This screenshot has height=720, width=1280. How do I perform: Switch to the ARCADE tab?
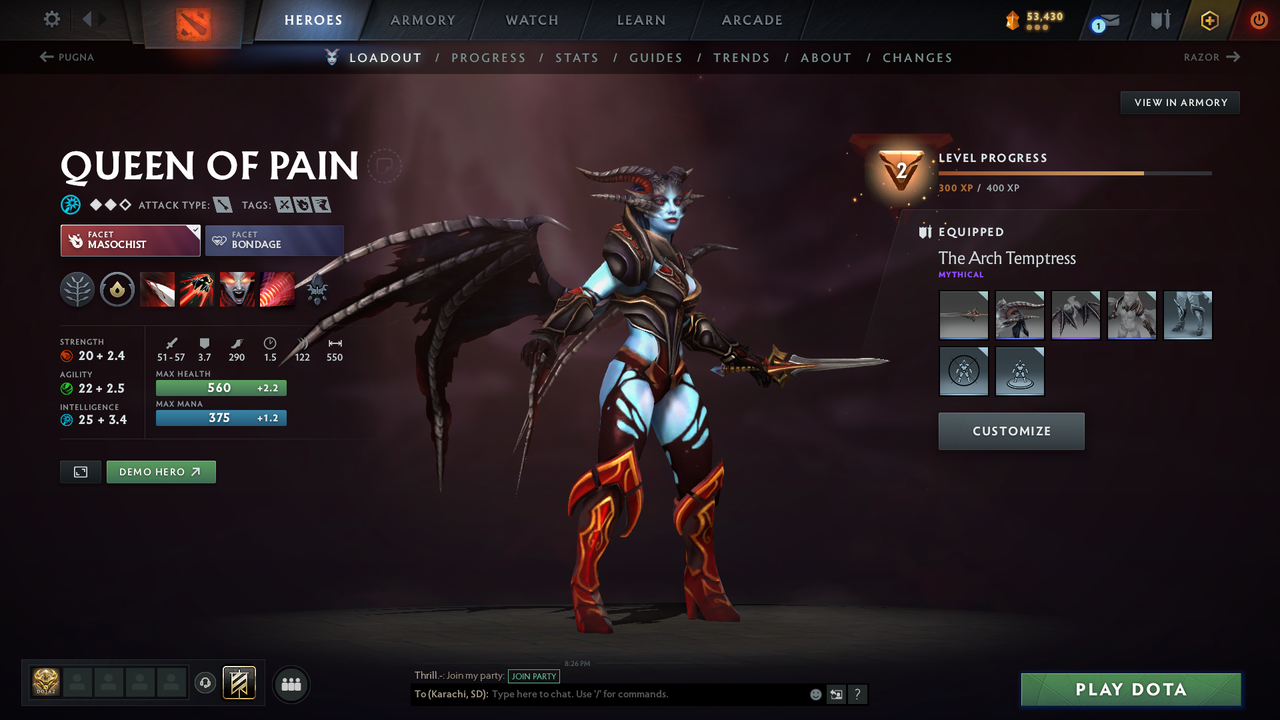tap(751, 20)
